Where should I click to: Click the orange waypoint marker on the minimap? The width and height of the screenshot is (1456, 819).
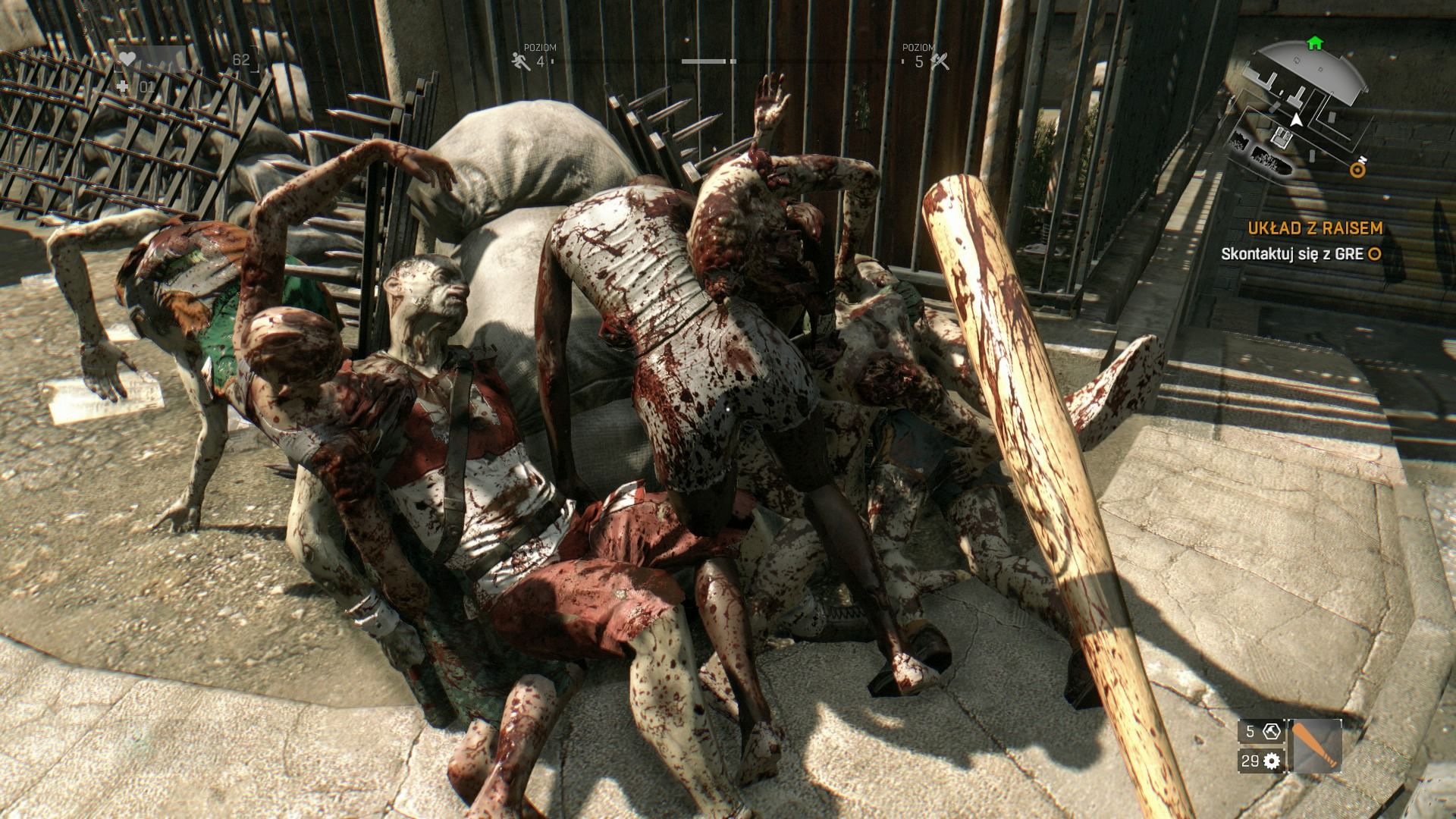tap(1357, 170)
